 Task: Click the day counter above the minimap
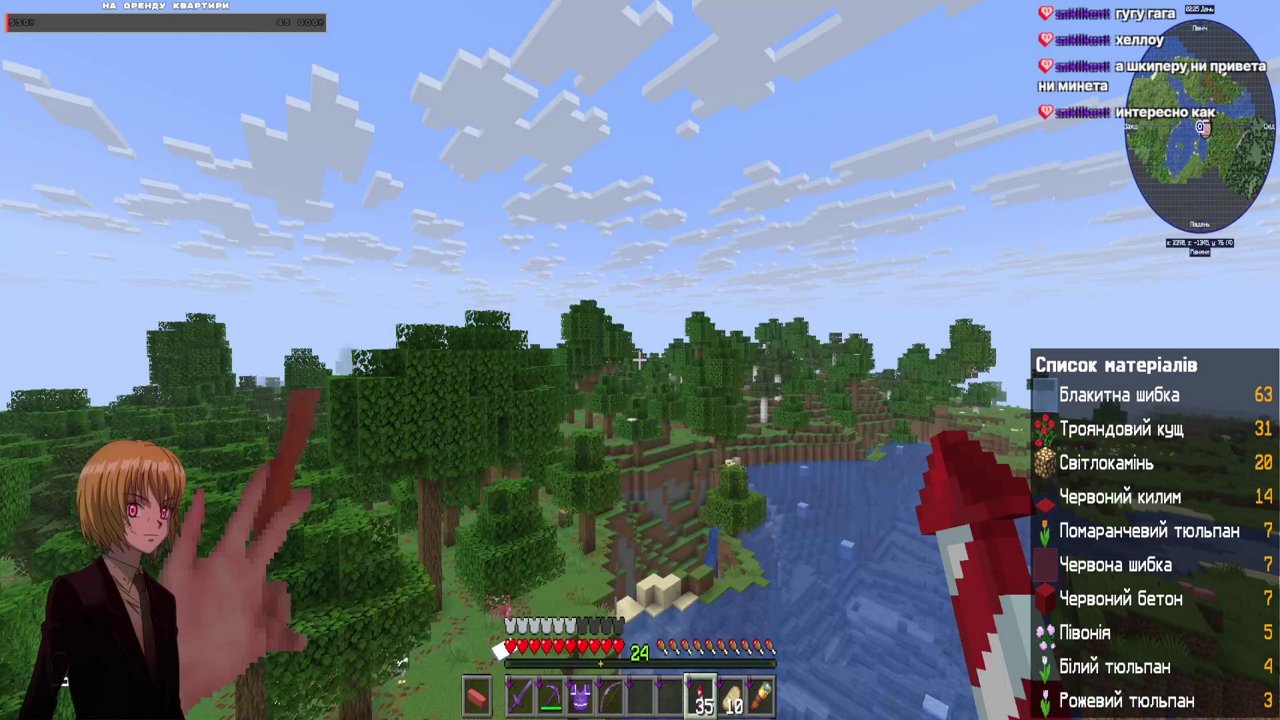click(1199, 9)
